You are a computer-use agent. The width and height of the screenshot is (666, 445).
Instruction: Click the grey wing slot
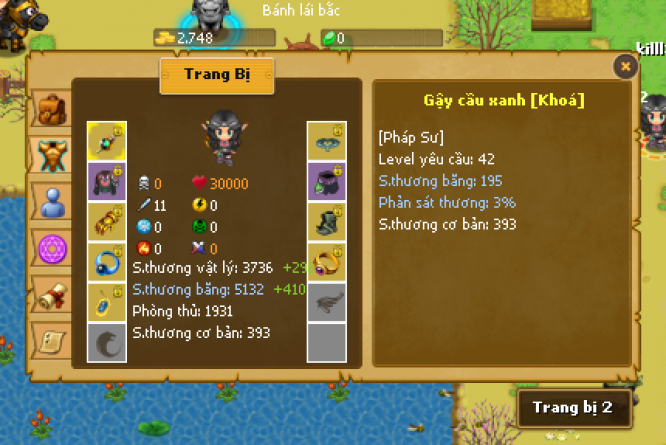click(x=326, y=301)
